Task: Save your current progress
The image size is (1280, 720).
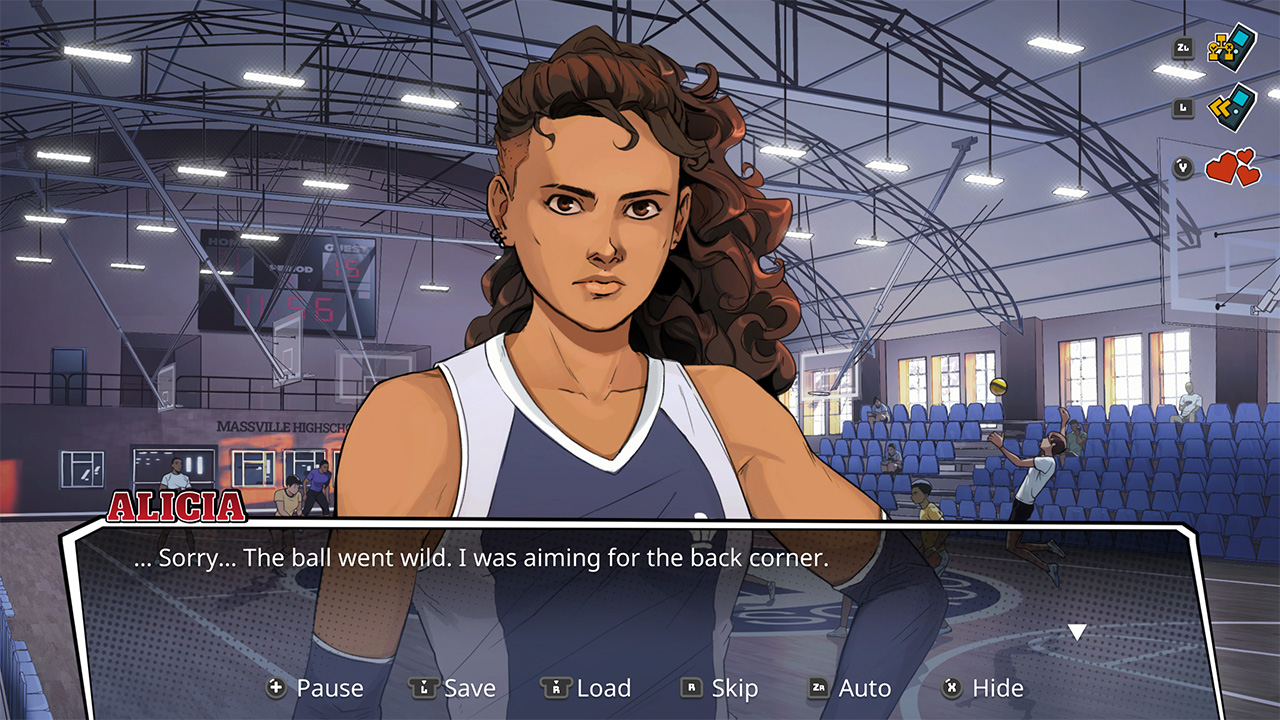Action: point(470,687)
